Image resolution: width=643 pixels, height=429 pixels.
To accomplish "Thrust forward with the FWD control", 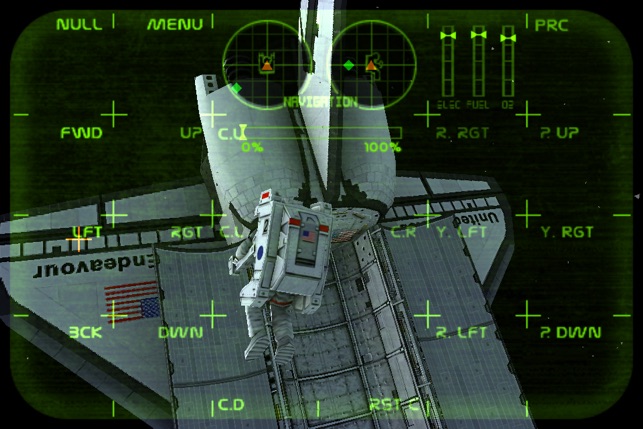I will click(81, 133).
